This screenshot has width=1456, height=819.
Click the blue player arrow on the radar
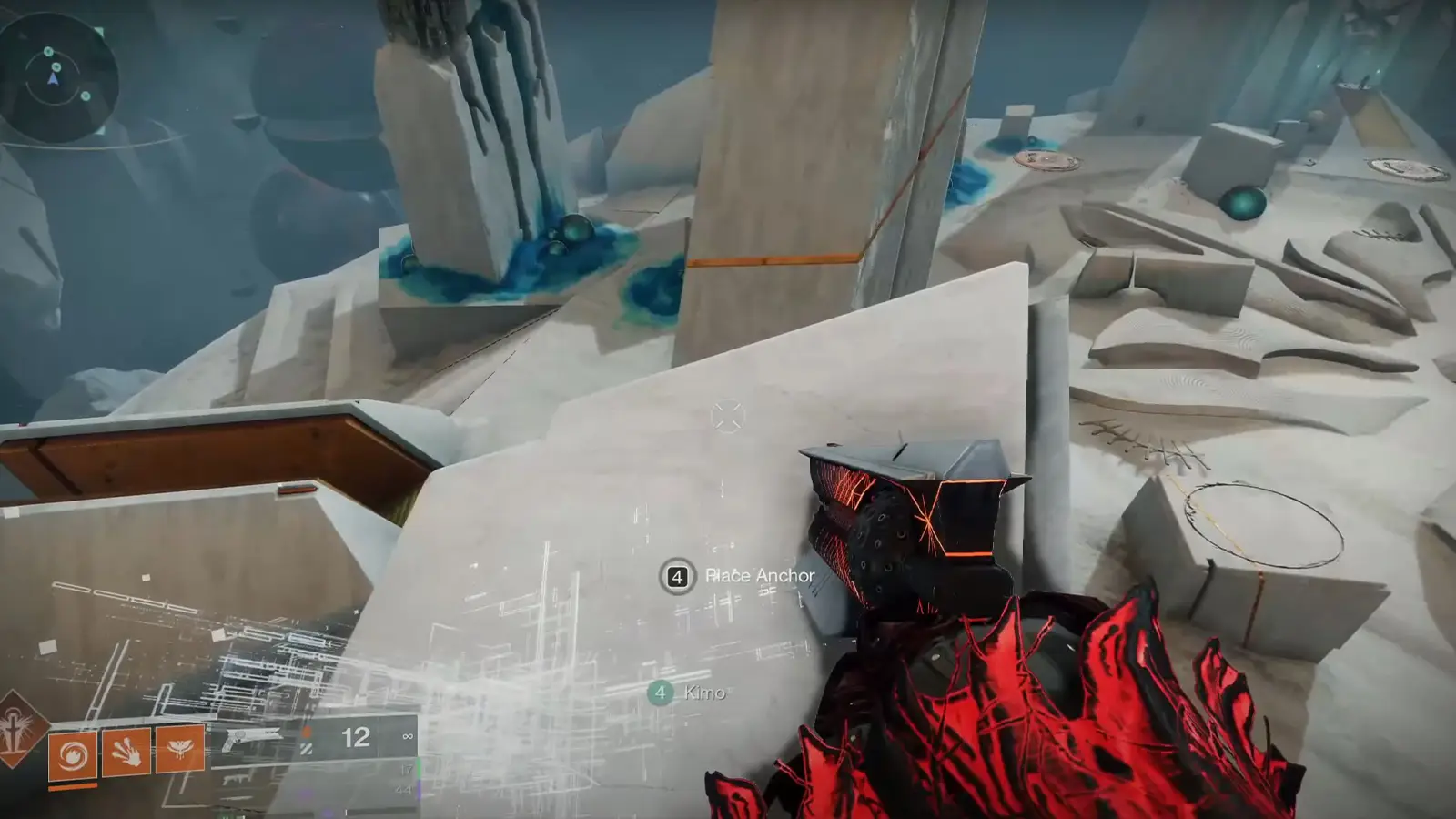(x=53, y=79)
